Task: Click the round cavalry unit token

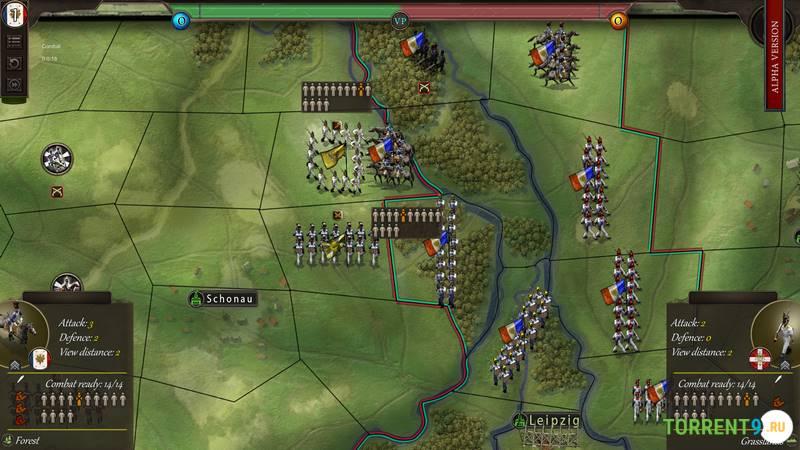Action: 57,158
